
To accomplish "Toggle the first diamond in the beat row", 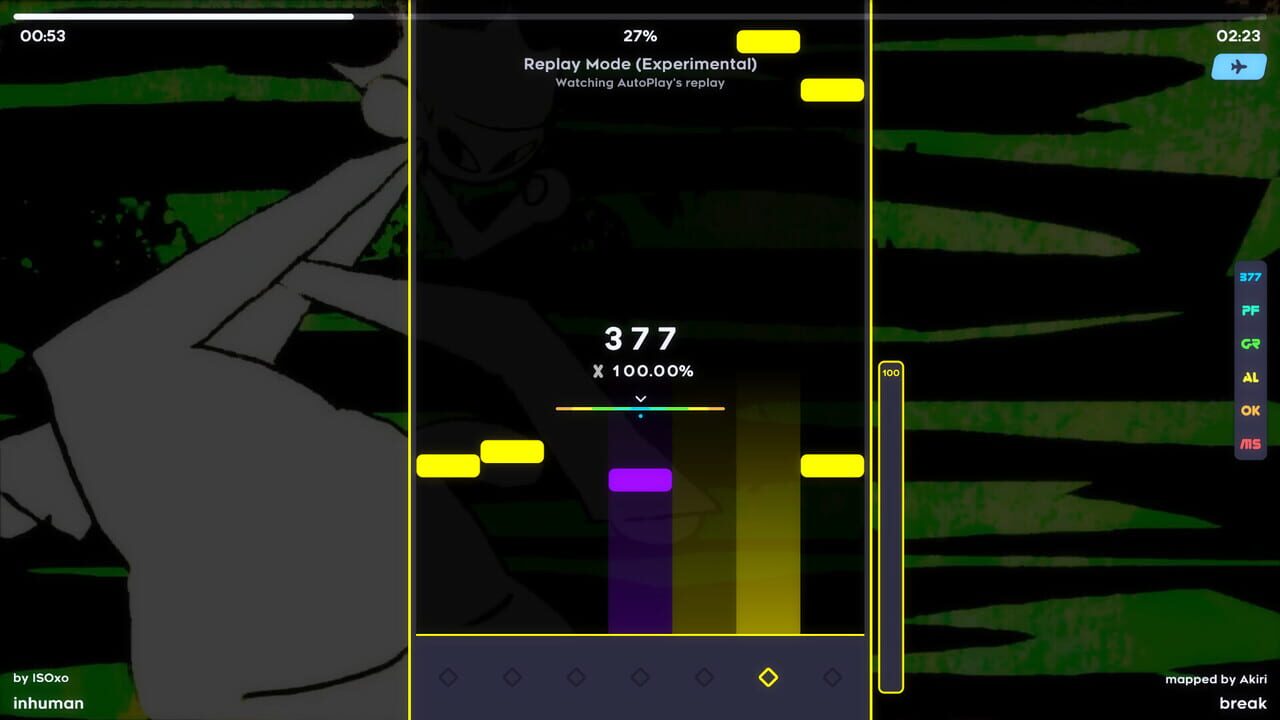I will [448, 677].
